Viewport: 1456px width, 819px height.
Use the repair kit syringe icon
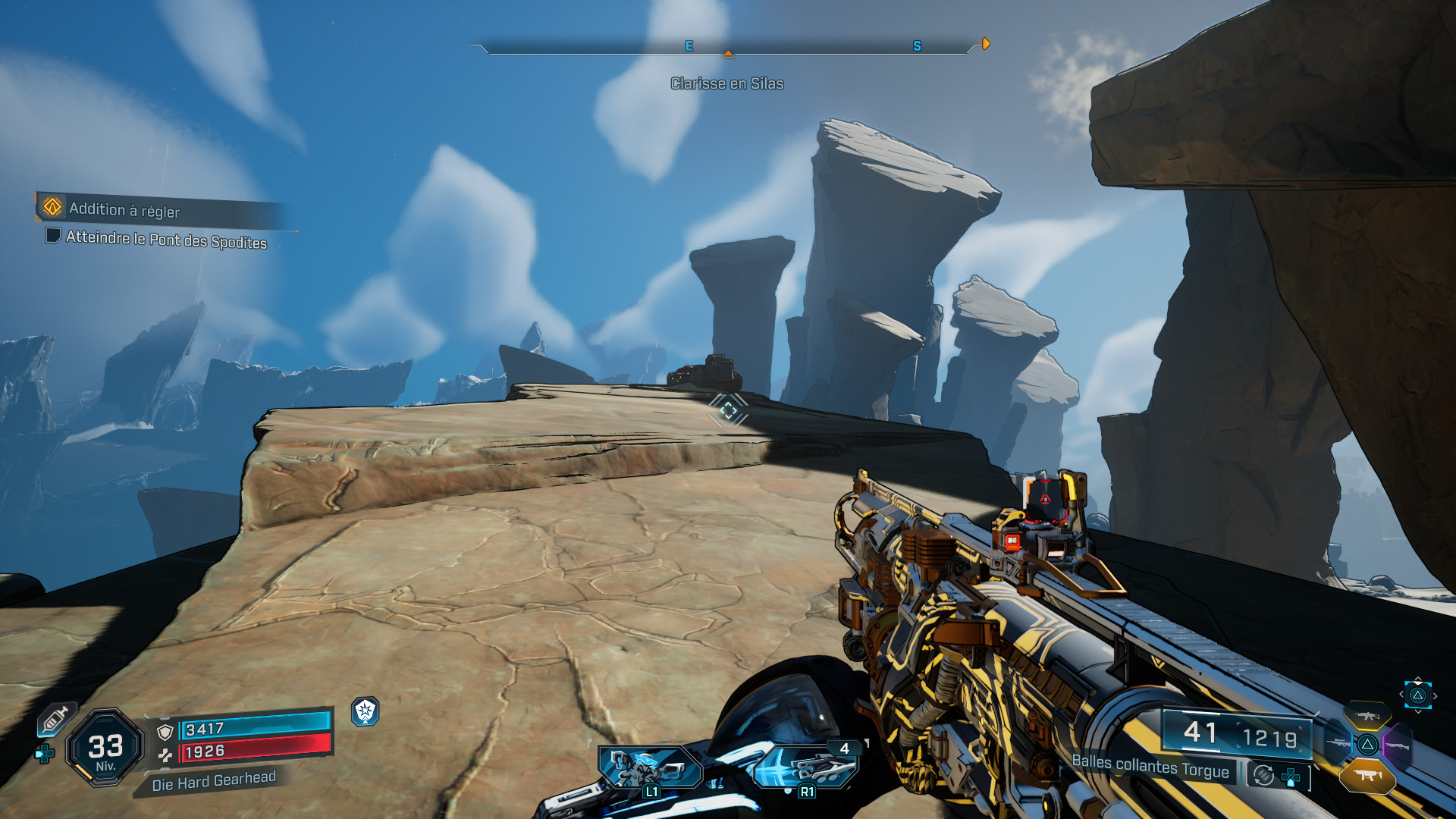tap(55, 719)
